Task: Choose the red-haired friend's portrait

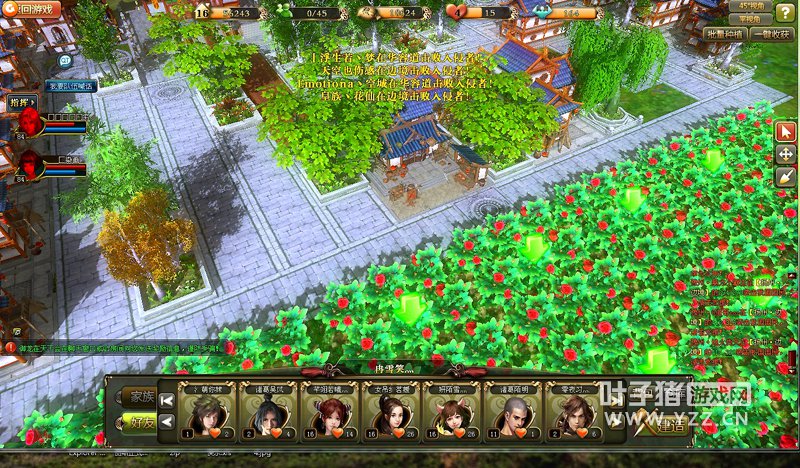Action: point(331,412)
